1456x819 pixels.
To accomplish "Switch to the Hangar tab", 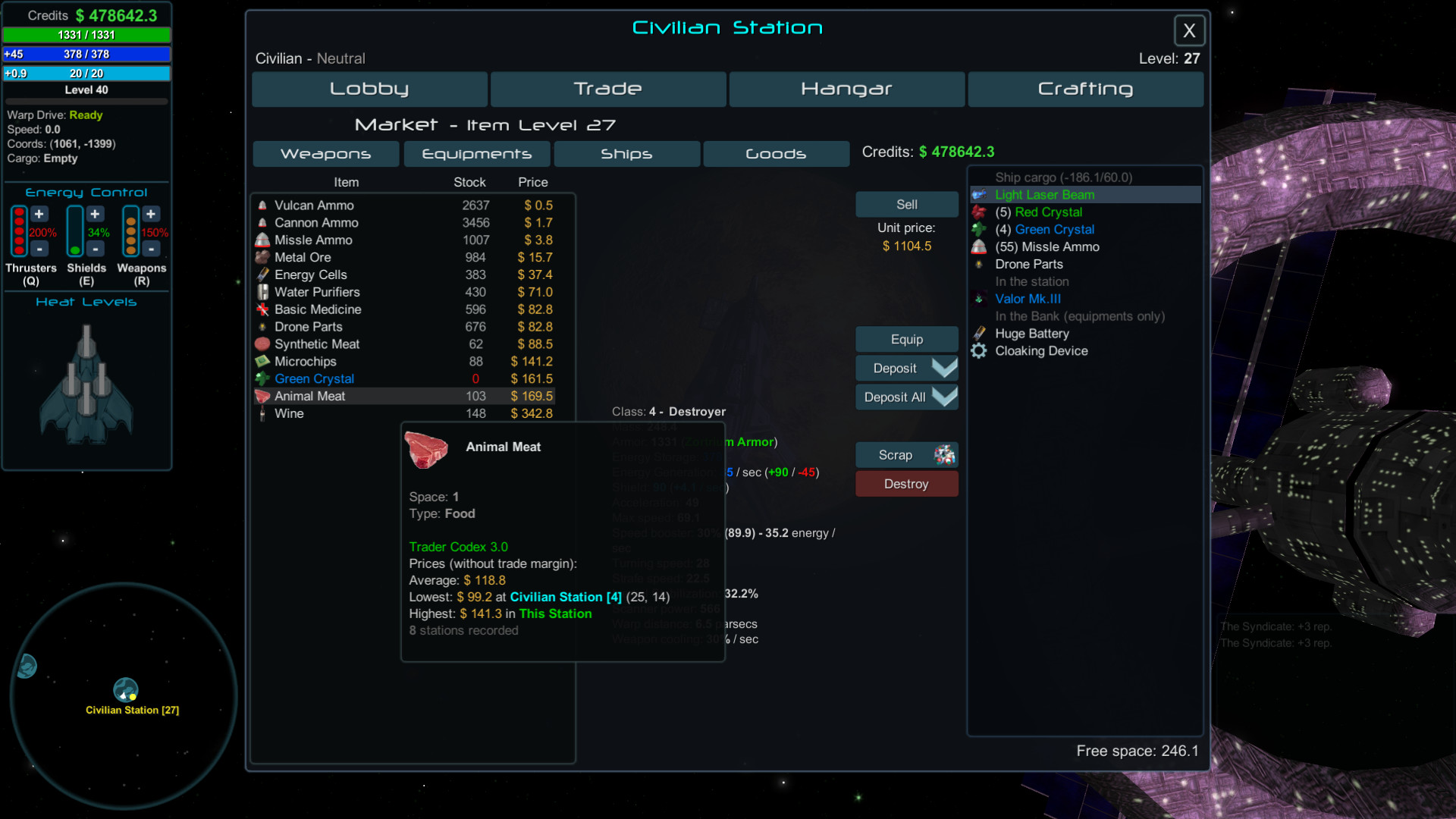I will tap(846, 89).
